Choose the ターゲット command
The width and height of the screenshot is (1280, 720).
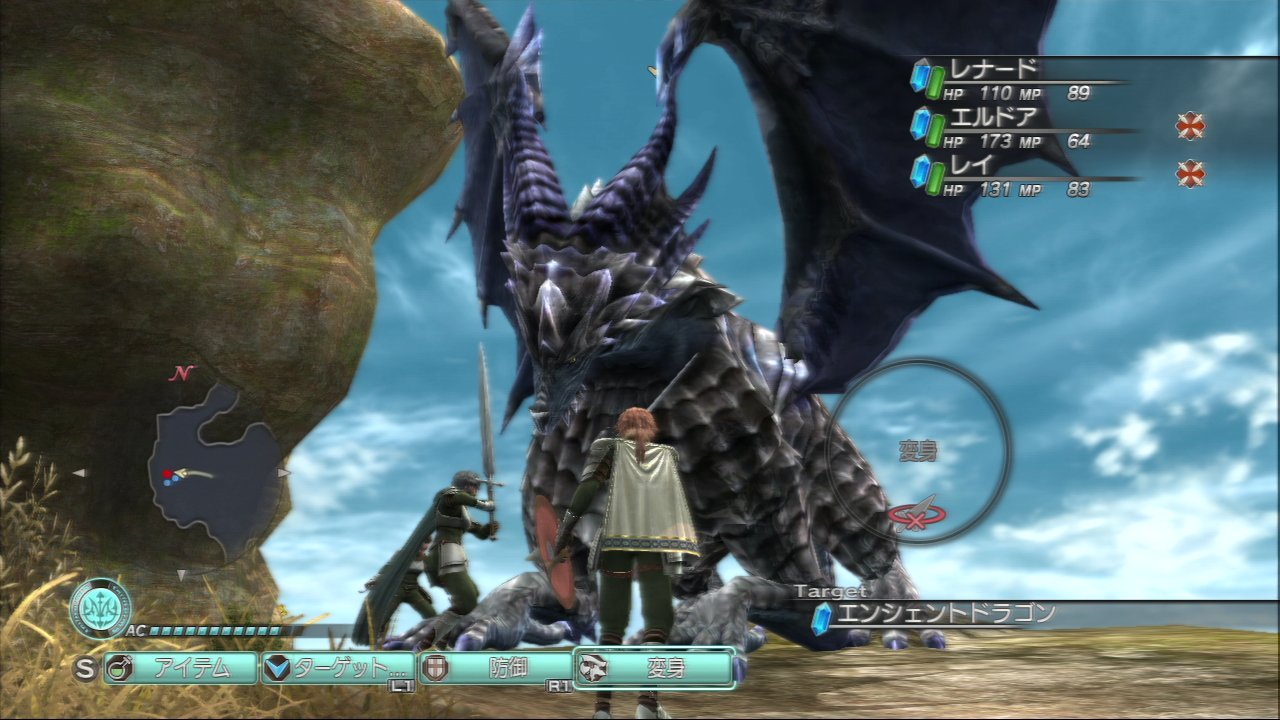[338, 668]
